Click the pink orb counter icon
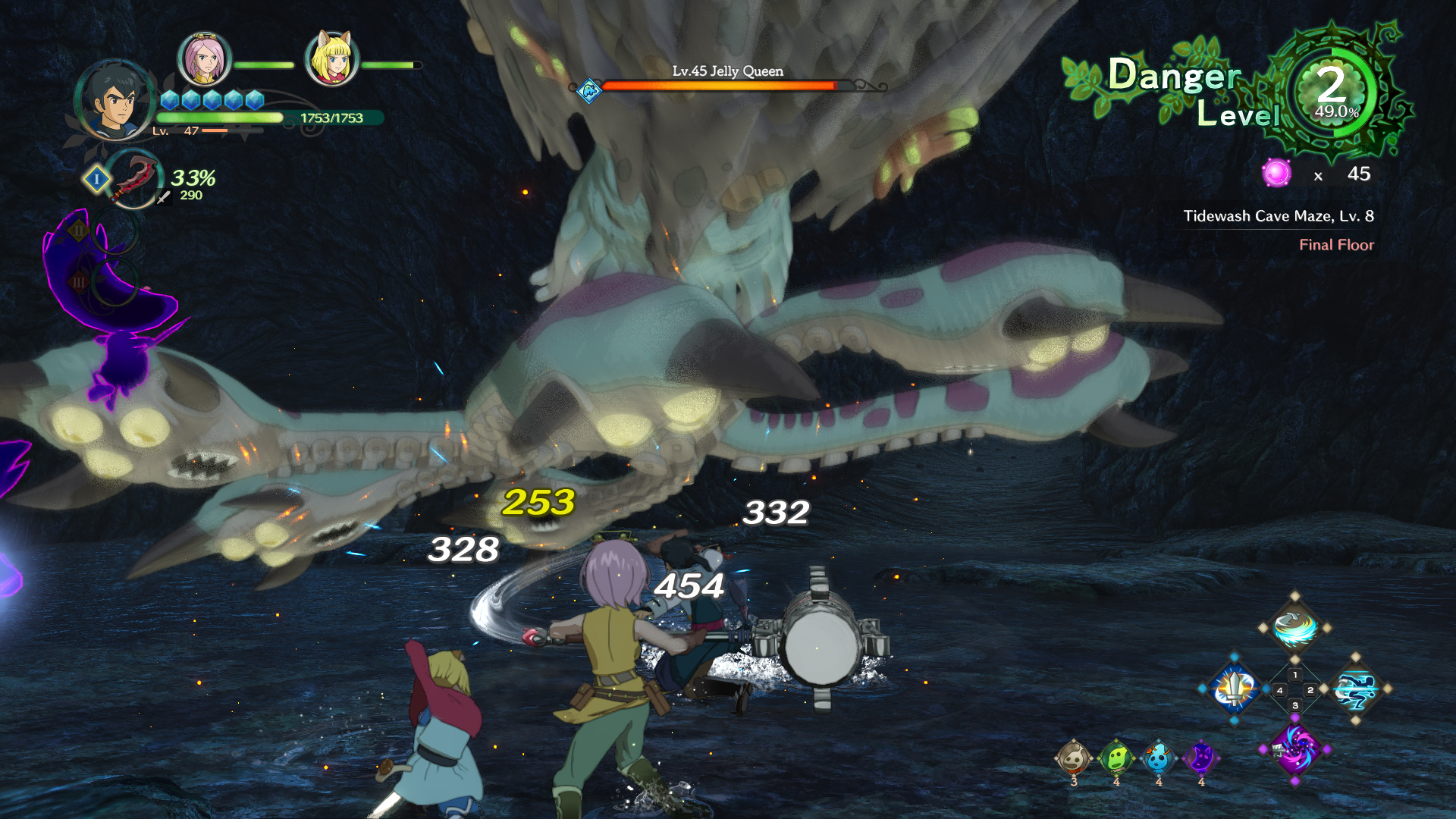 coord(1277,174)
